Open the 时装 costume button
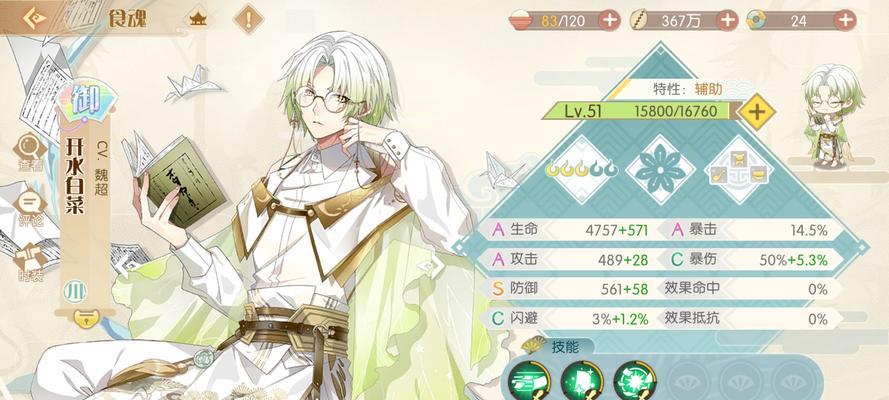 coord(29,262)
